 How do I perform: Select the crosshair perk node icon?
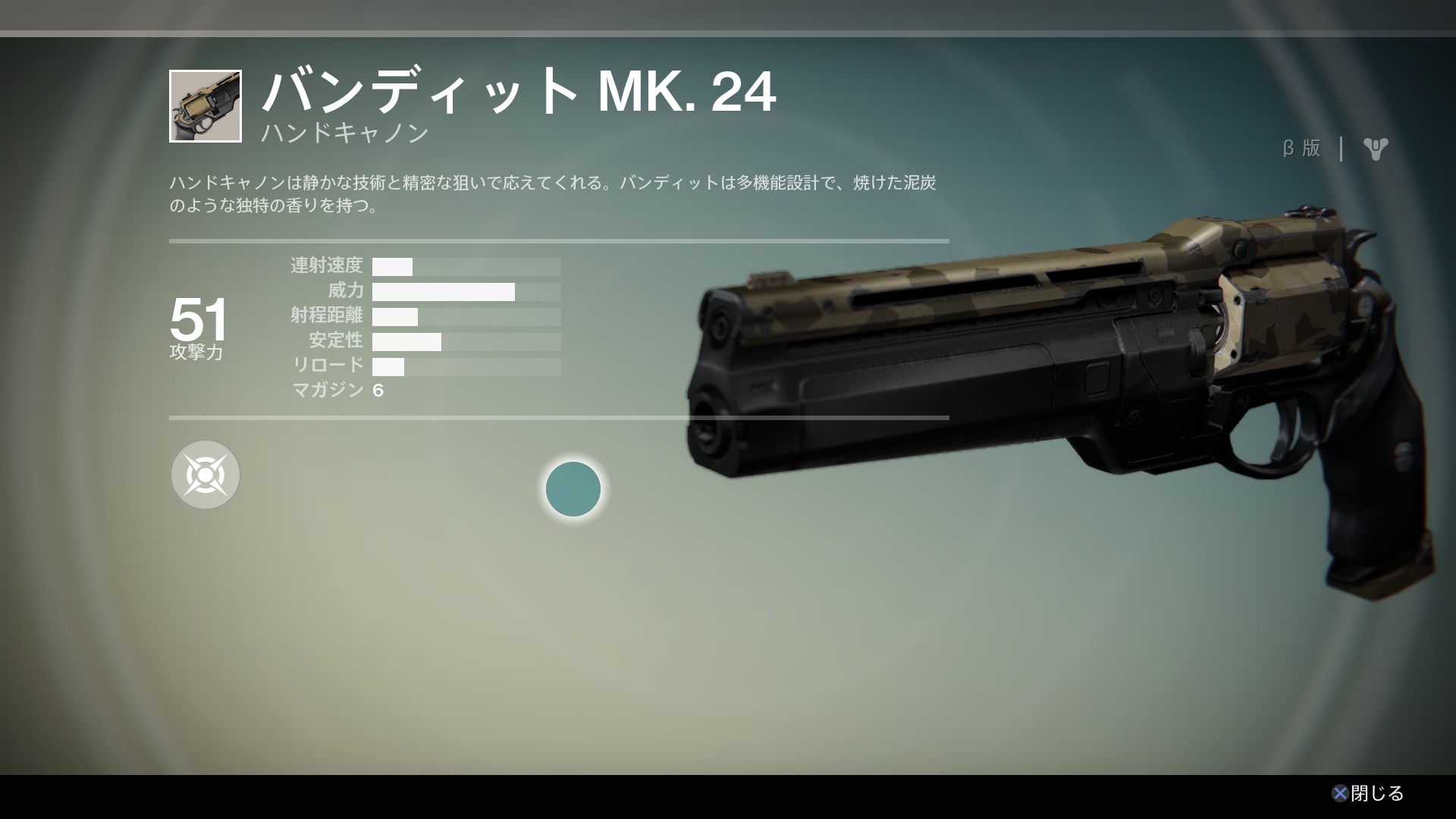pos(206,475)
